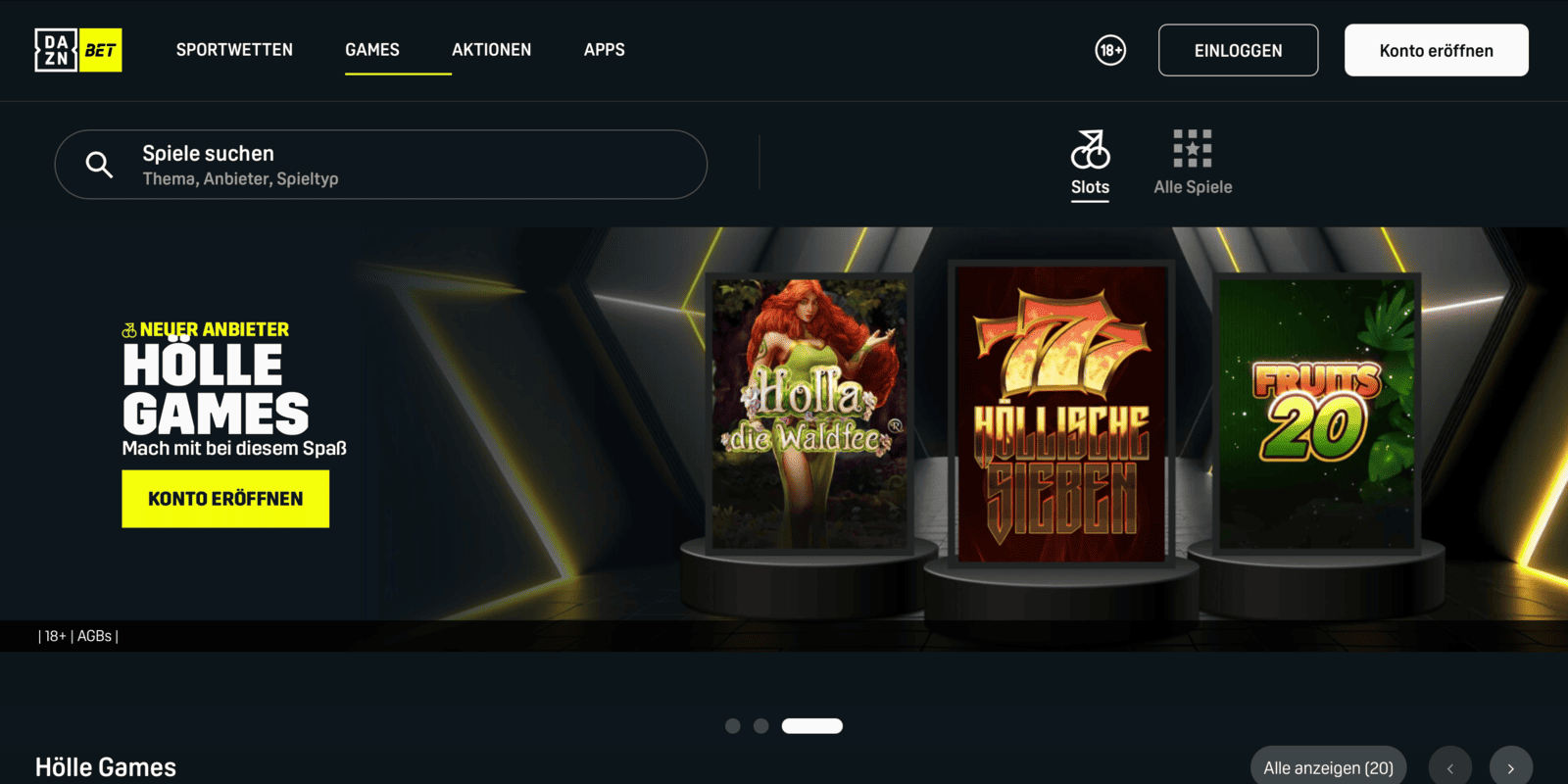1568x784 pixels.
Task: Advance Hölle Games carousel with right arrow
Action: (x=1510, y=768)
